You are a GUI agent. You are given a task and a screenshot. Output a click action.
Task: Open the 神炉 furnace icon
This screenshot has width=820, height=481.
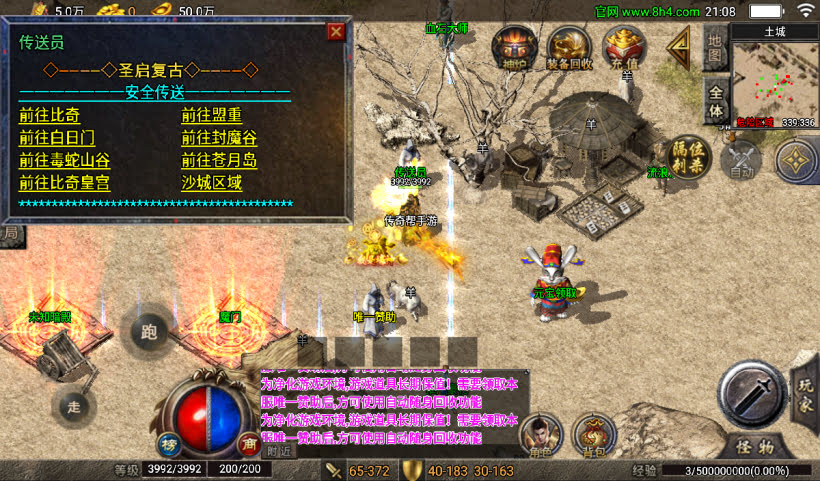tap(514, 48)
